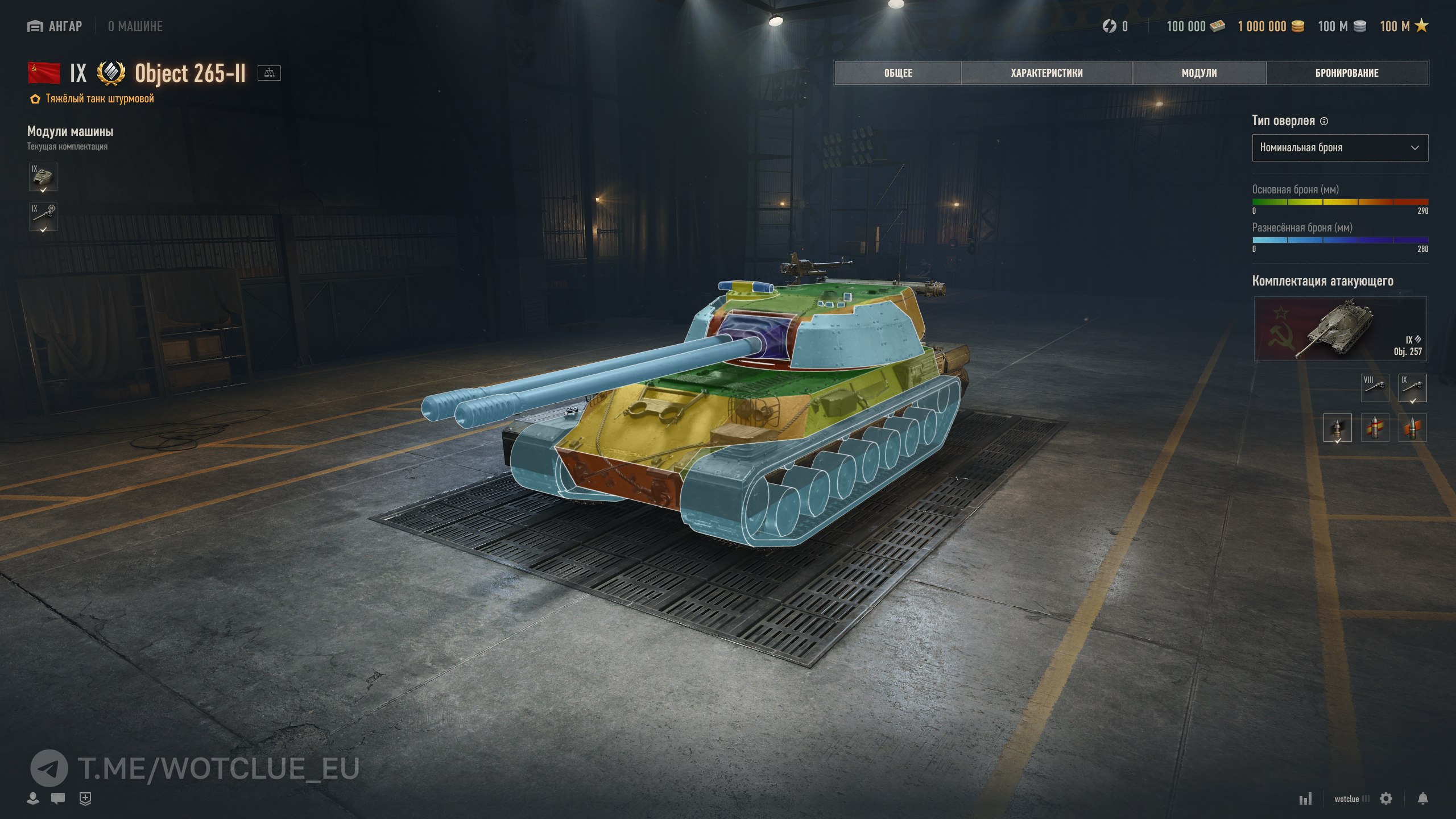Click the info icon beside Тип оверлея
The image size is (1456, 819).
pos(1324,121)
